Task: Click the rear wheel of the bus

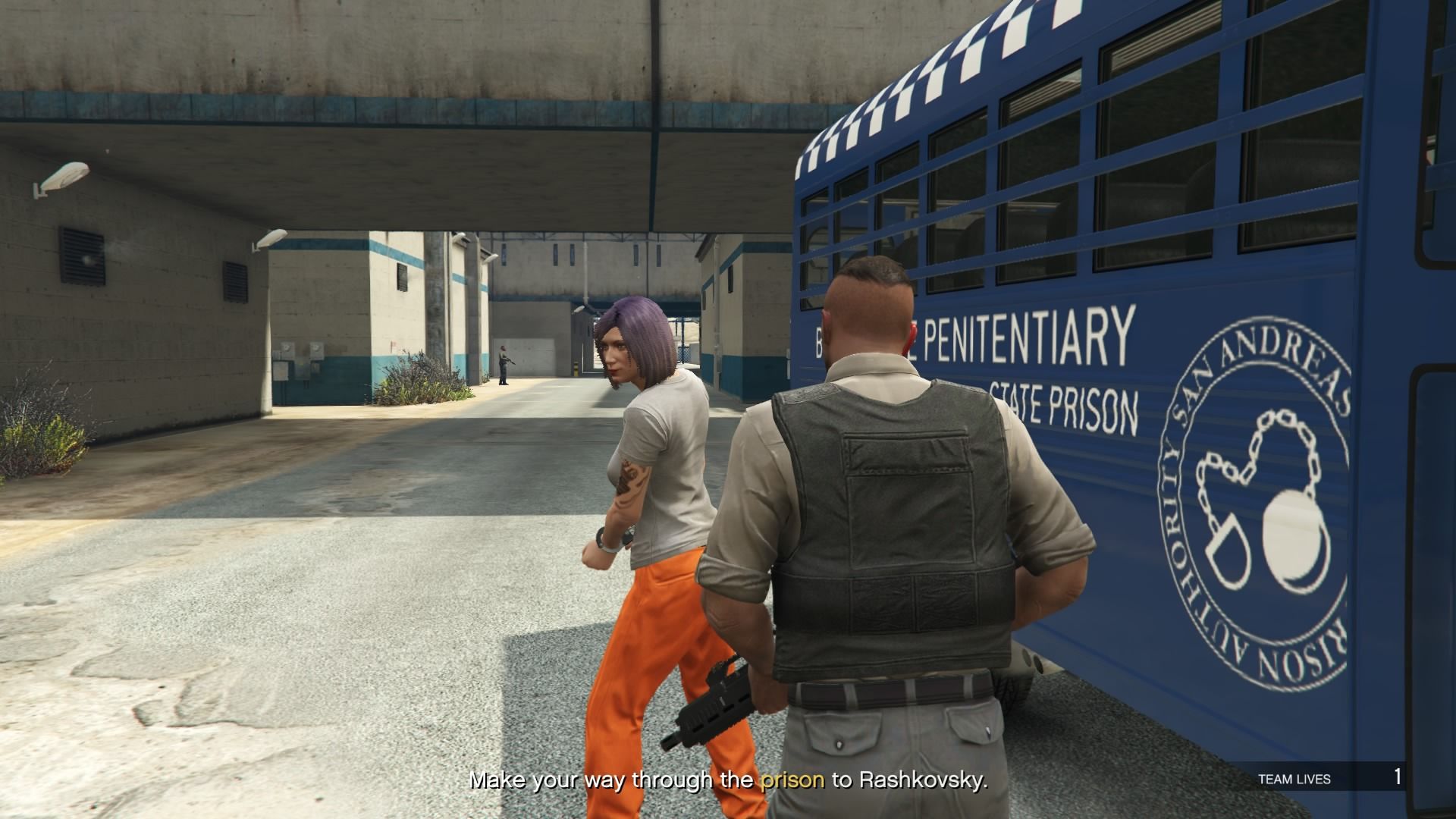Action: point(1009,690)
